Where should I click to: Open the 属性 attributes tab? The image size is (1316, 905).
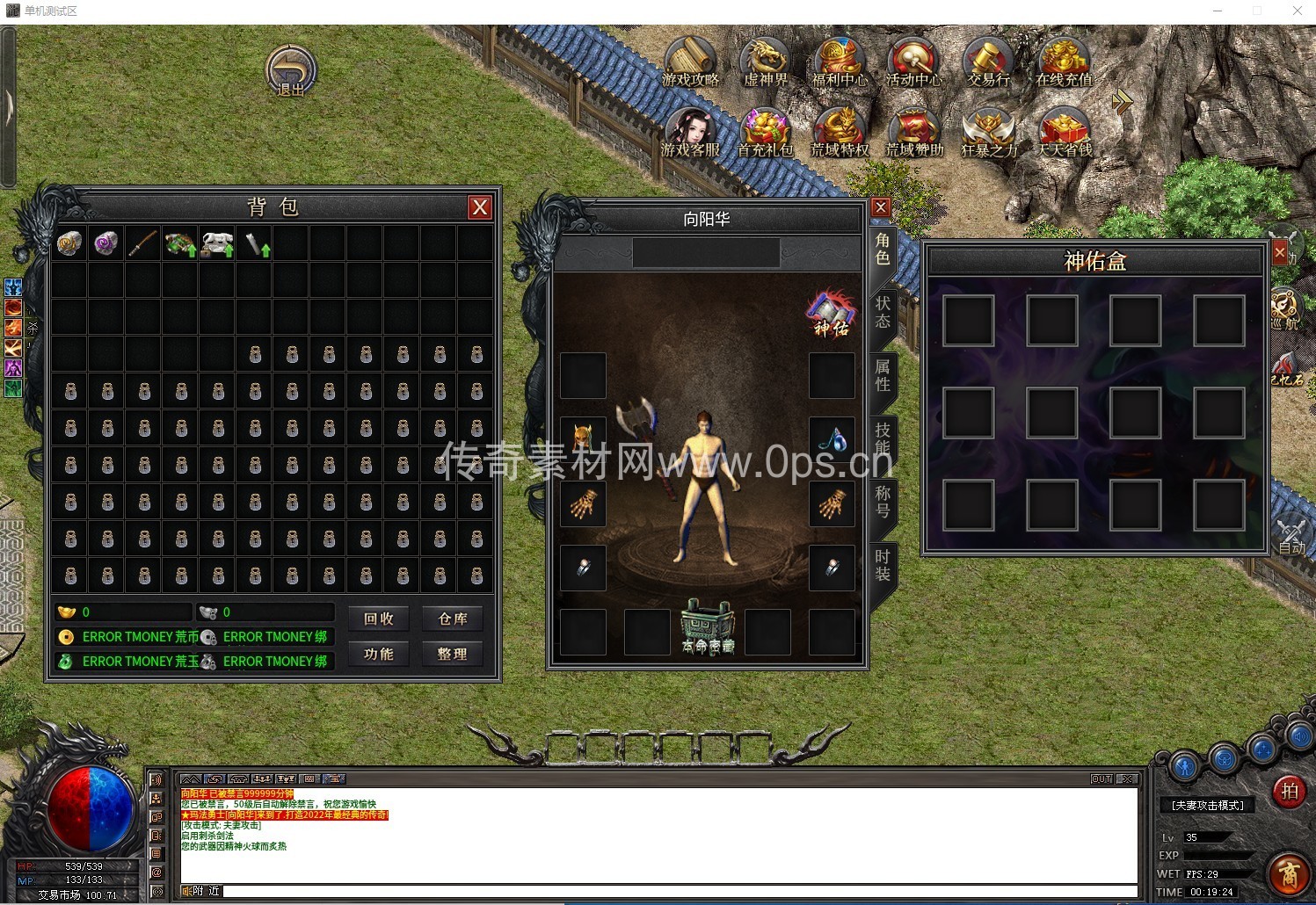pyautogui.click(x=883, y=375)
